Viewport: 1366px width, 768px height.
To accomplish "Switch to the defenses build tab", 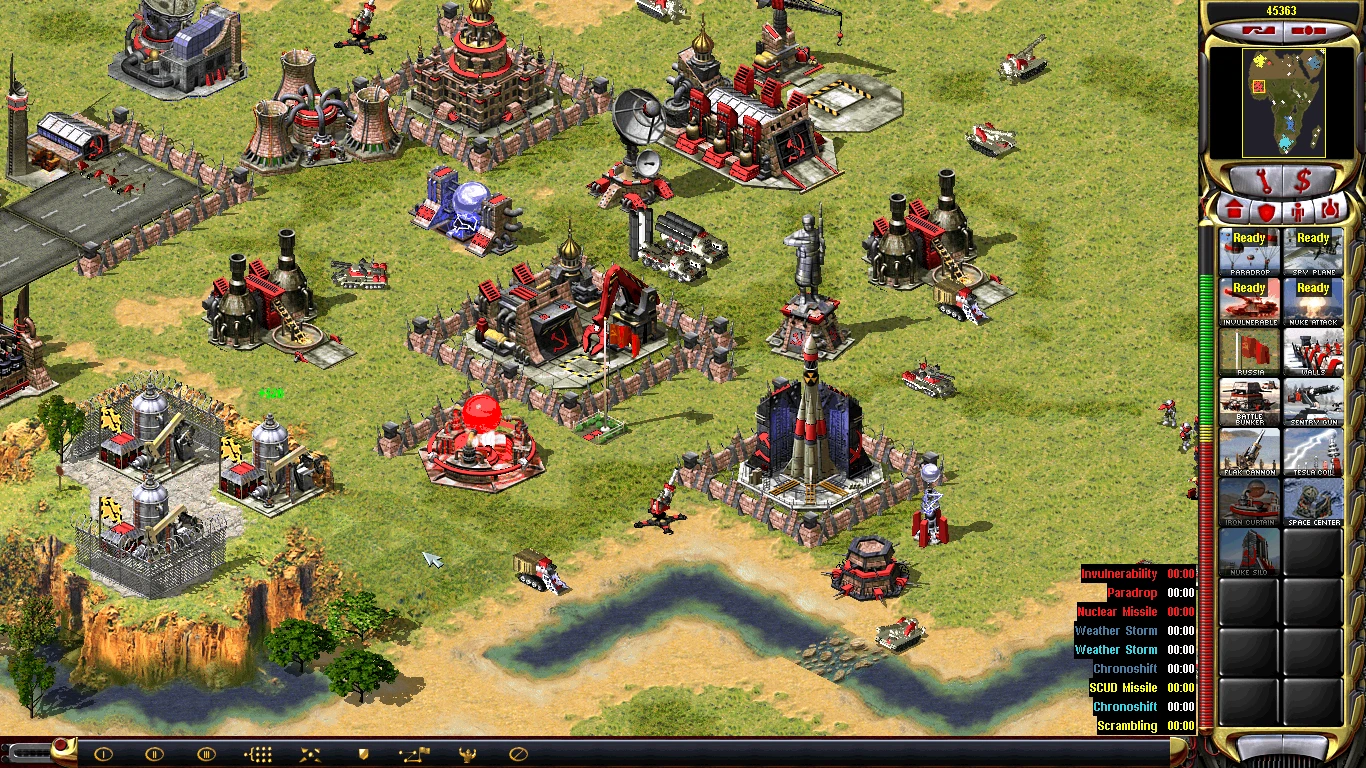I will (x=1266, y=211).
